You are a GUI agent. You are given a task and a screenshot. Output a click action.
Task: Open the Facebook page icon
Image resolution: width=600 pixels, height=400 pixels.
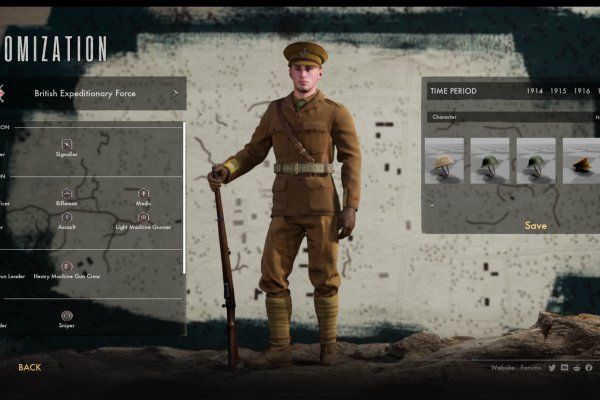(x=589, y=368)
